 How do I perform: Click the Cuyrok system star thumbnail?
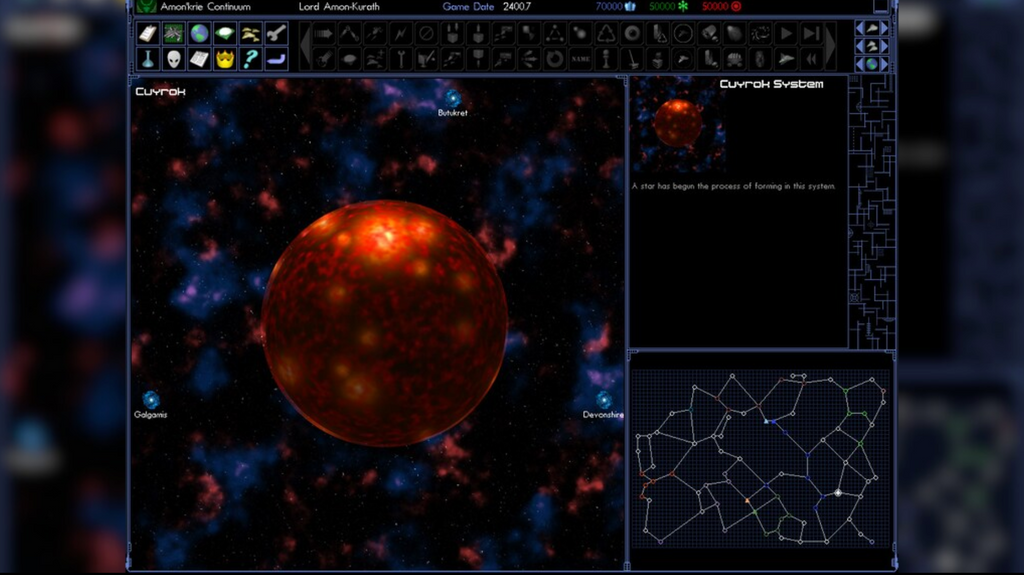pyautogui.click(x=678, y=123)
